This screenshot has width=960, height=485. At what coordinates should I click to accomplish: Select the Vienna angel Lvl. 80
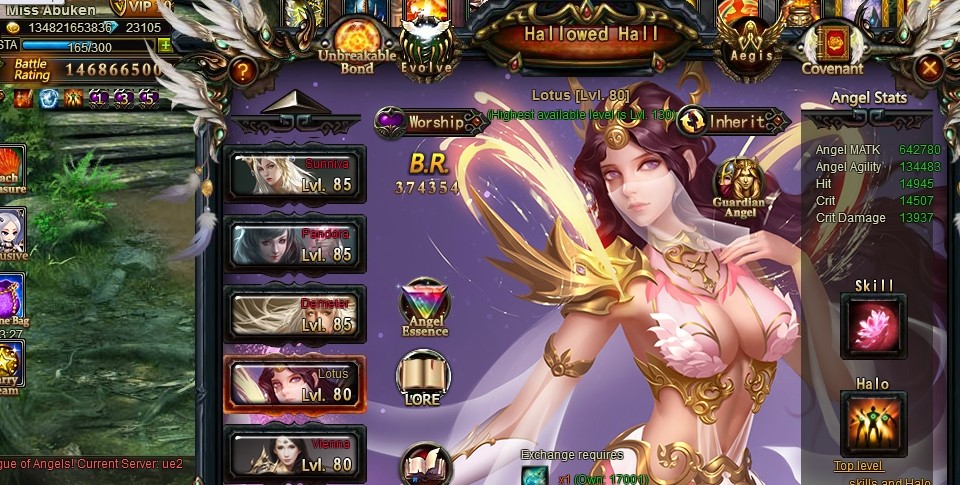[x=295, y=453]
